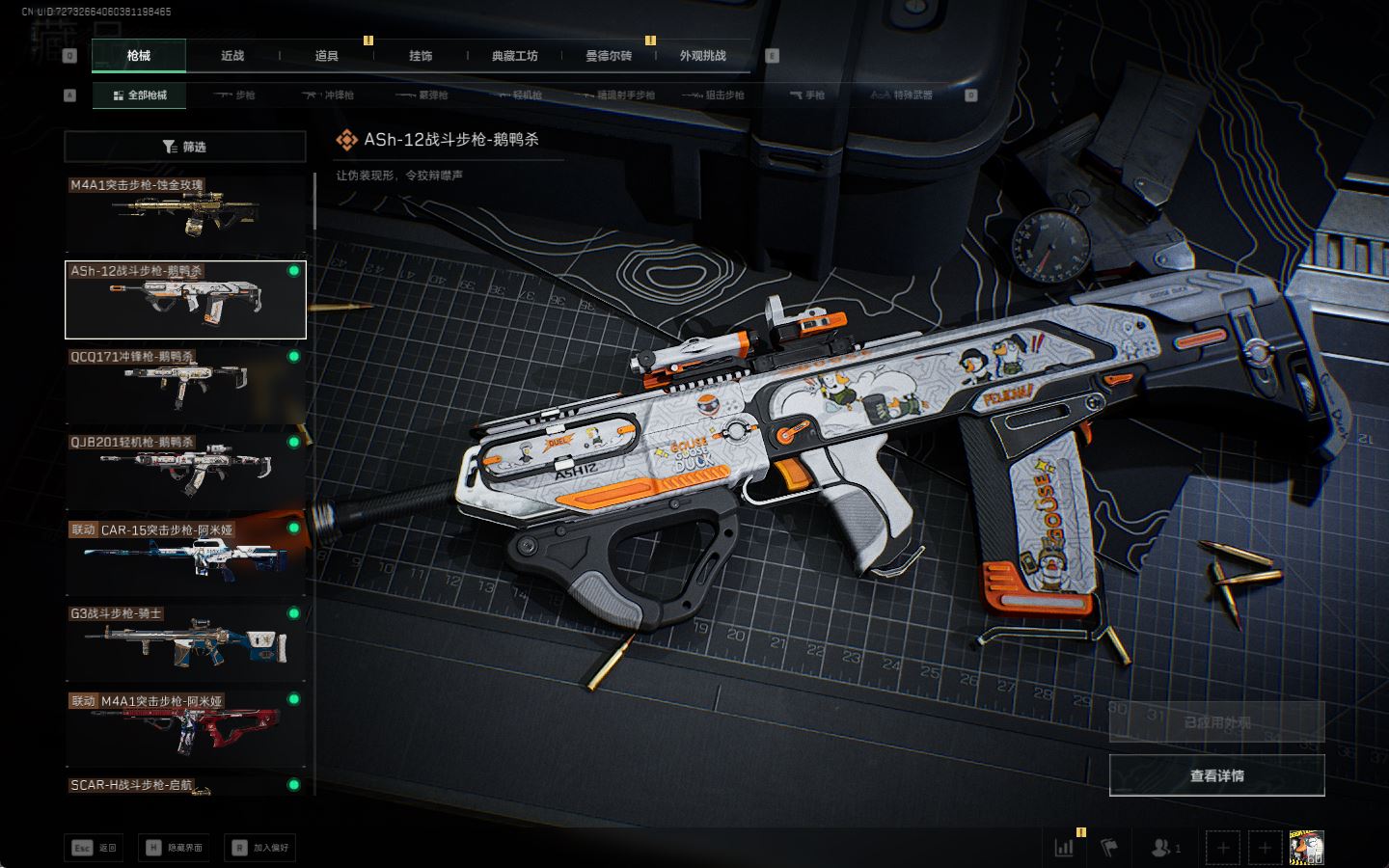Click the player avatar portrait
Viewport: 1389px width, 868px height.
1306,848
